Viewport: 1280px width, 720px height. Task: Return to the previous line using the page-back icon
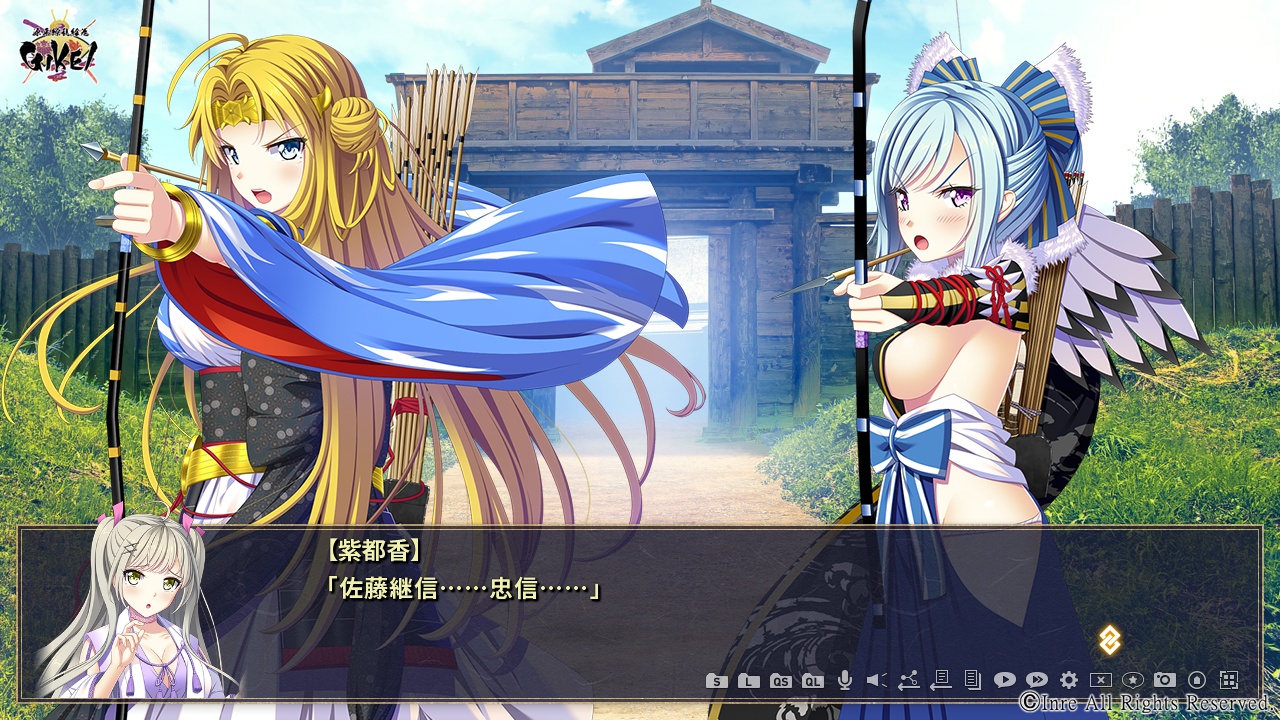(940, 681)
